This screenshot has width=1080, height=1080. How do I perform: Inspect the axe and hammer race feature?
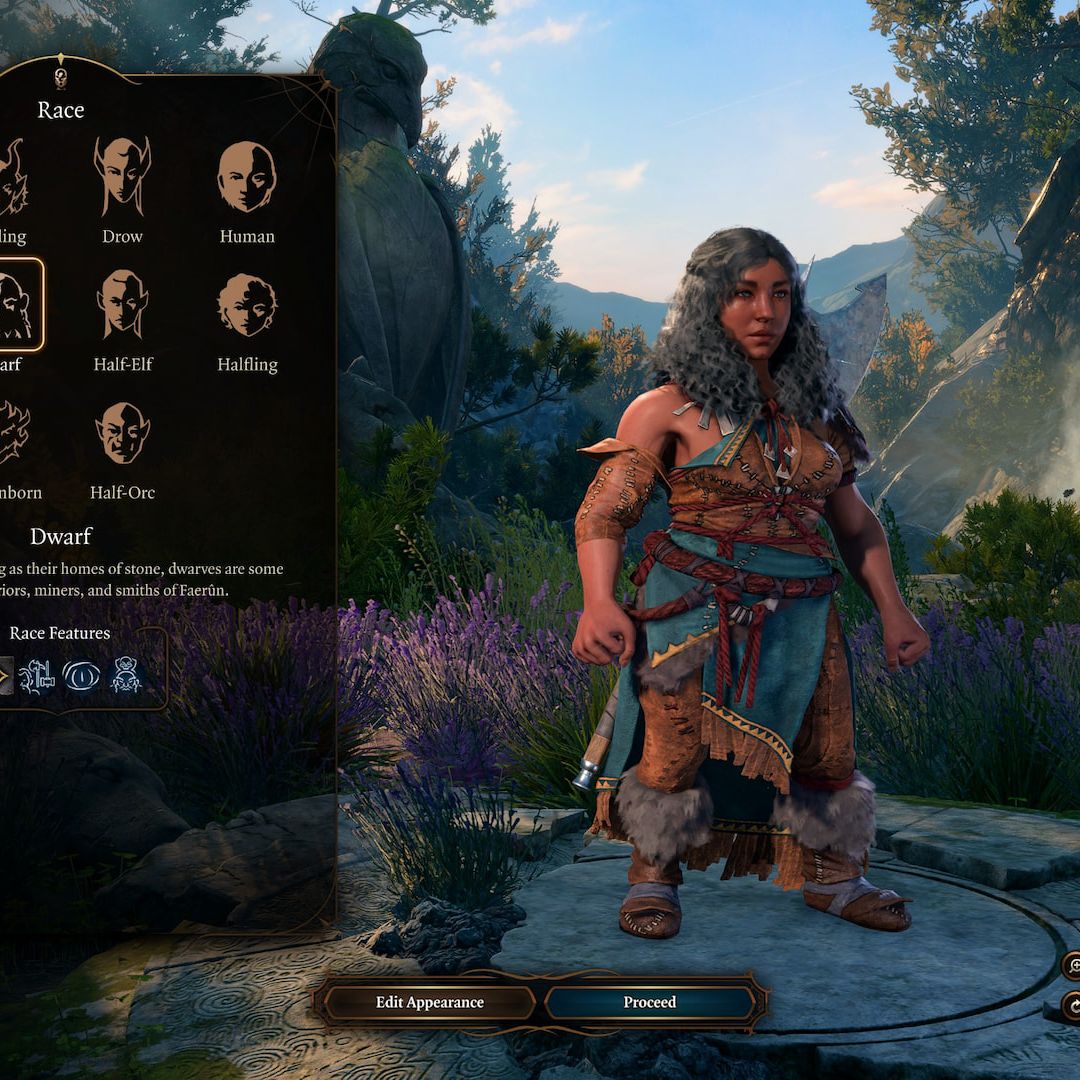(37, 676)
